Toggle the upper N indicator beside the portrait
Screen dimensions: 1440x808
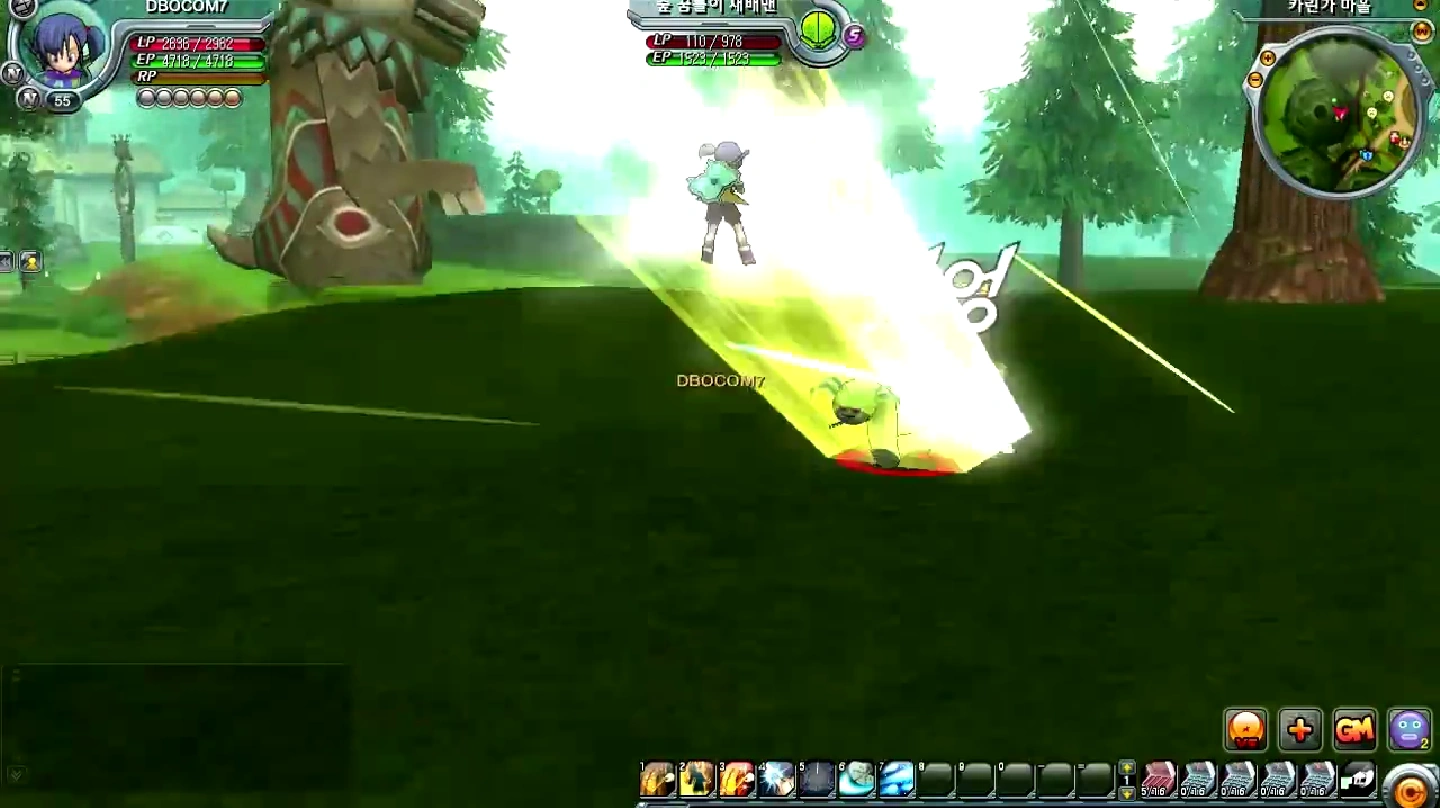click(x=13, y=74)
